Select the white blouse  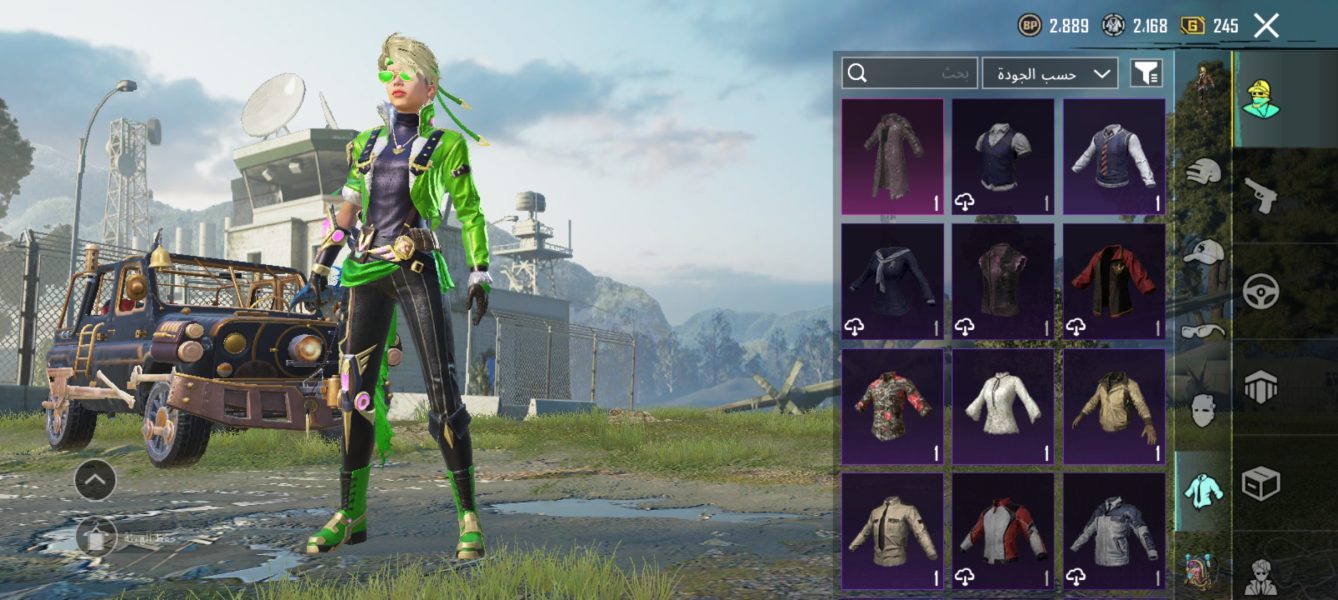point(1003,405)
